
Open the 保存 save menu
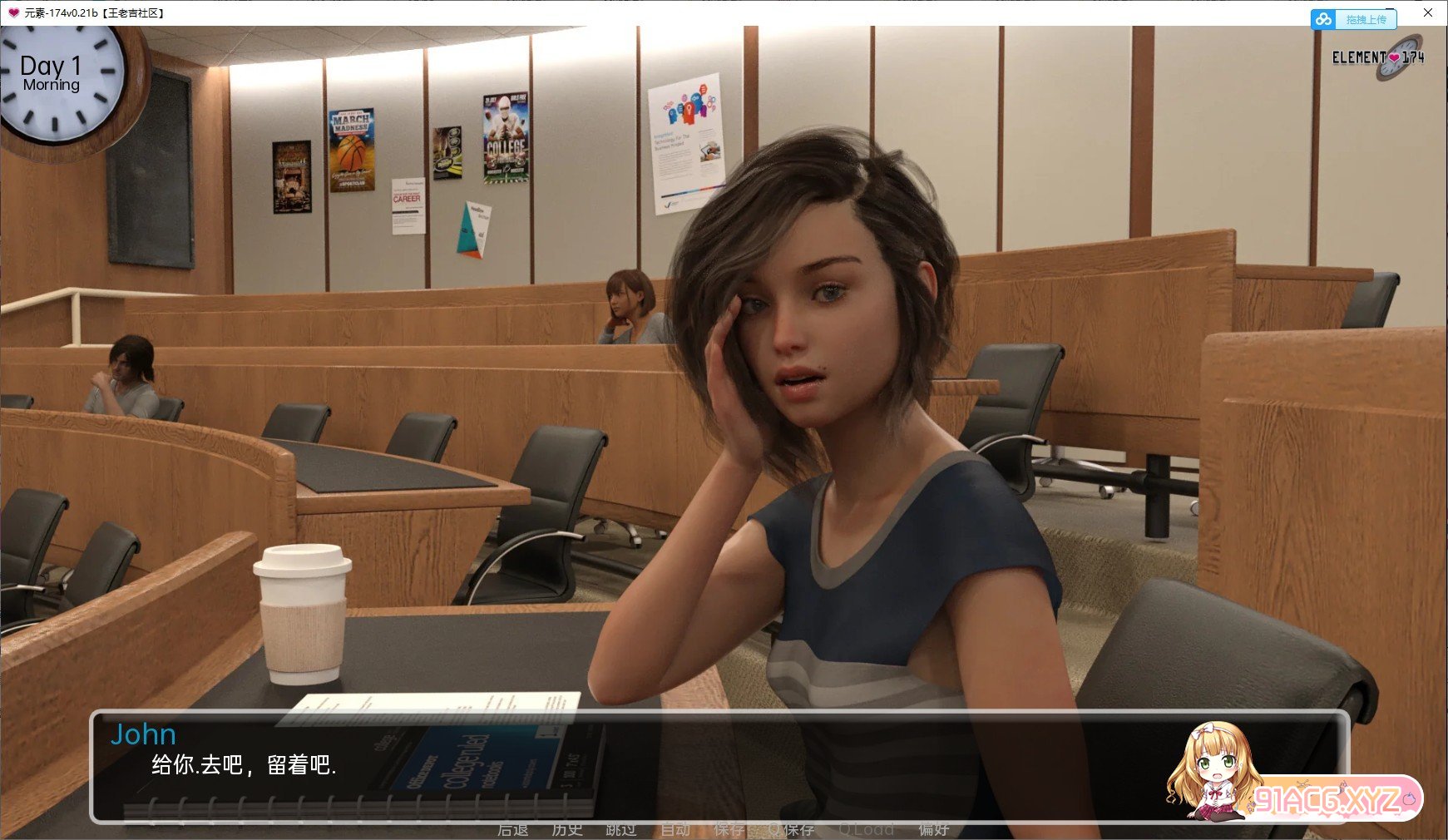pos(729,829)
